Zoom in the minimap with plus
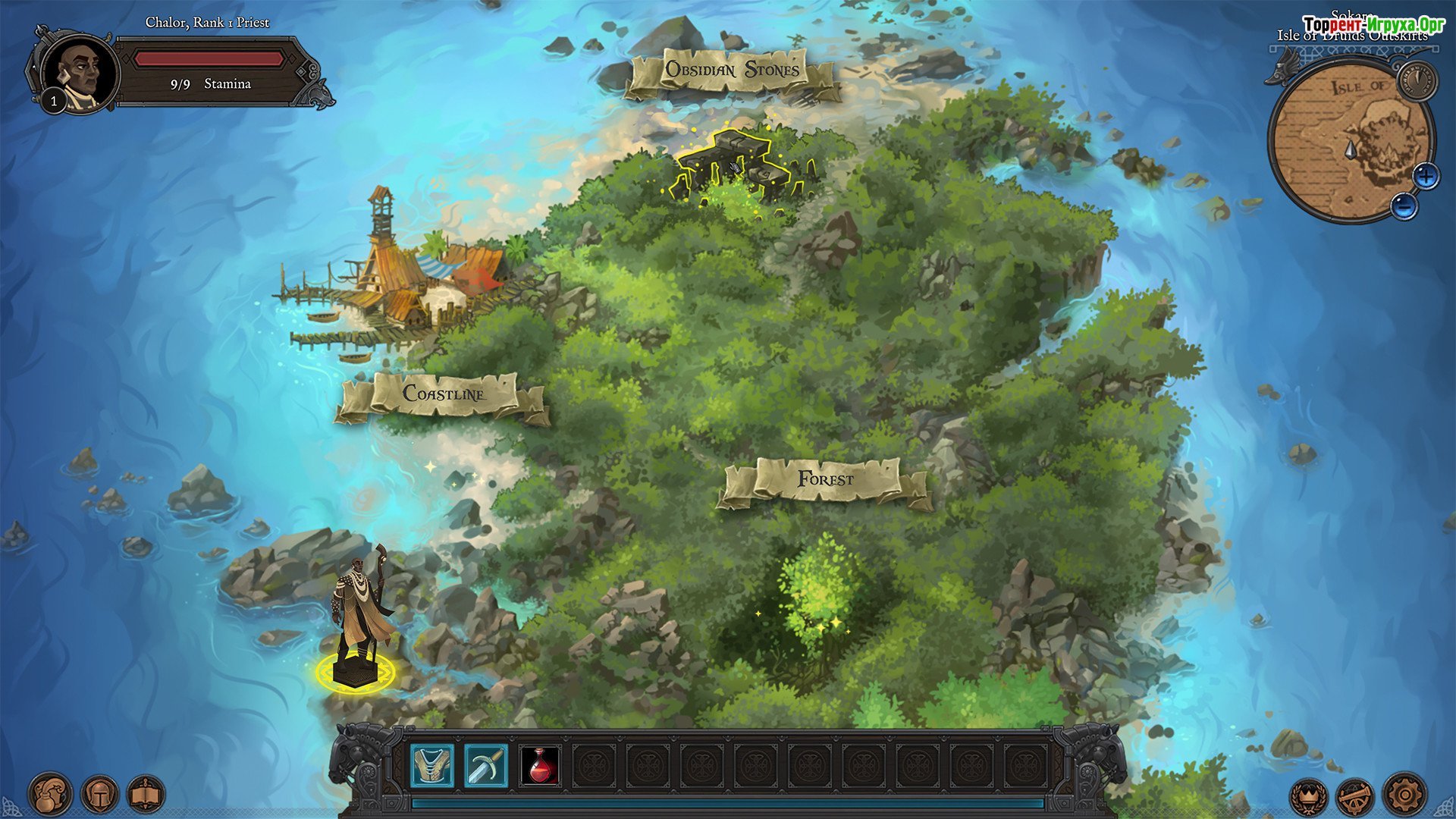Viewport: 1456px width, 819px height. point(1426,177)
